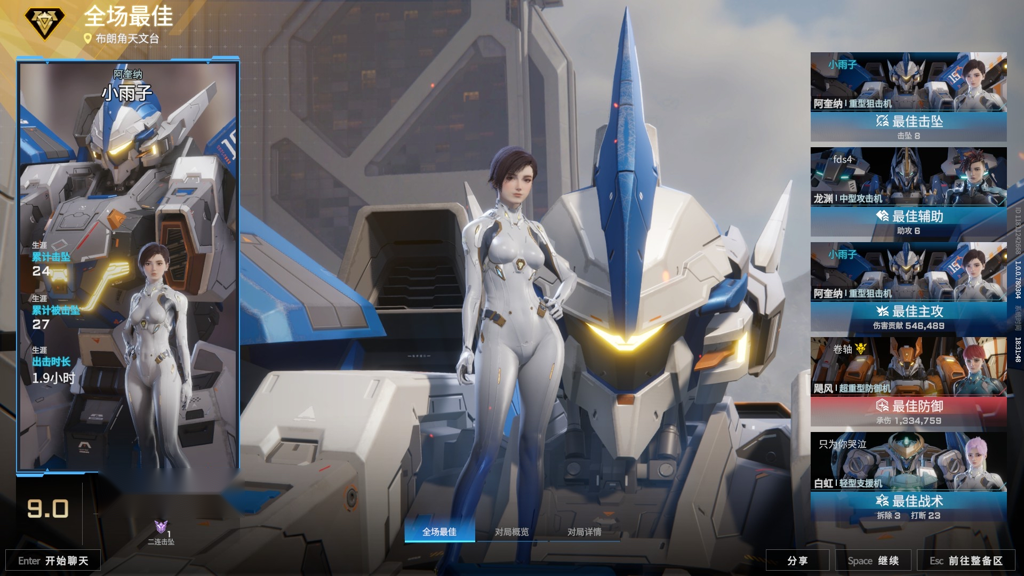Click the 二连击坠 medal icon

(161, 529)
